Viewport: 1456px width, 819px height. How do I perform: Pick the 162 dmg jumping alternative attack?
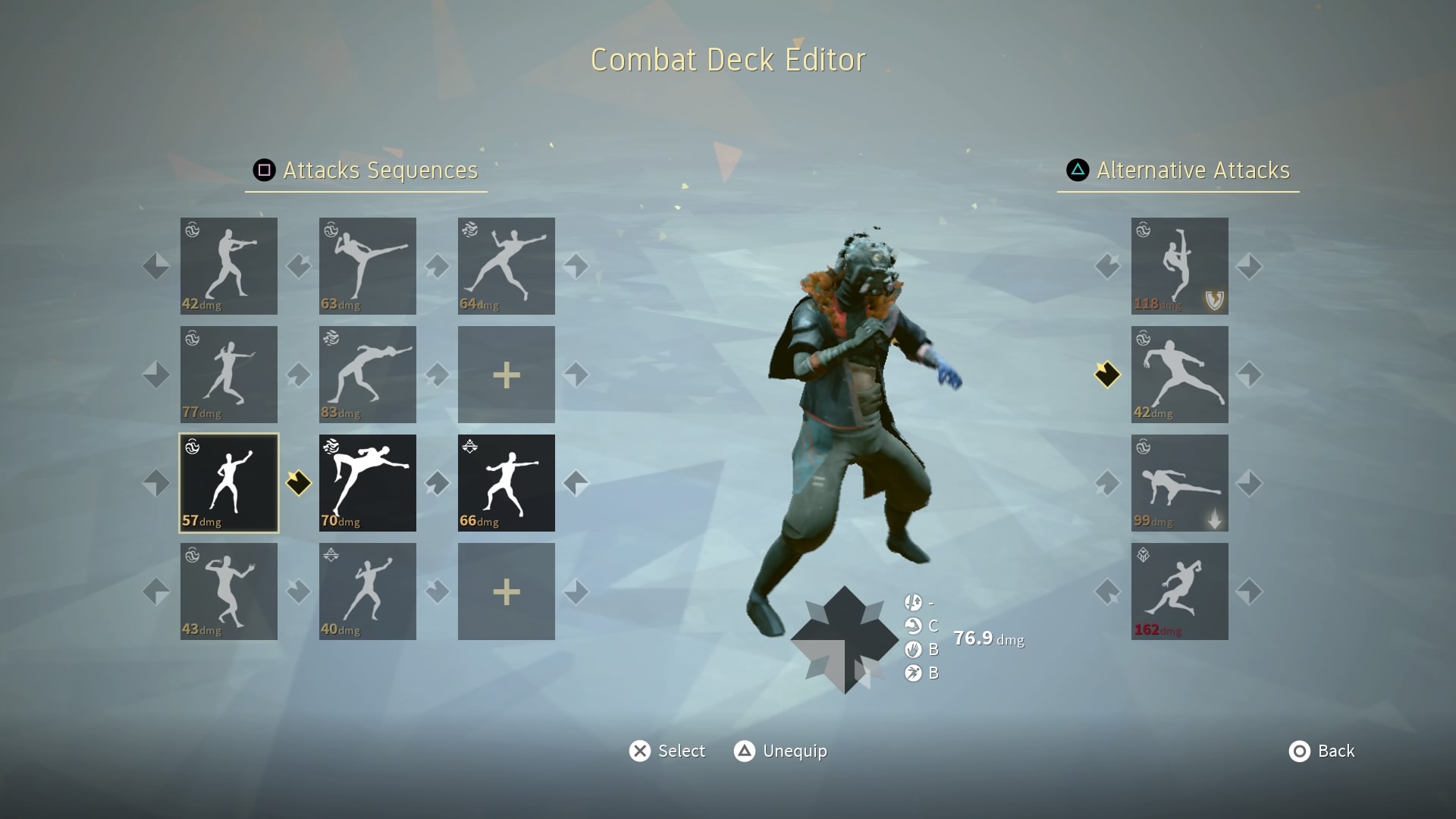(1179, 591)
